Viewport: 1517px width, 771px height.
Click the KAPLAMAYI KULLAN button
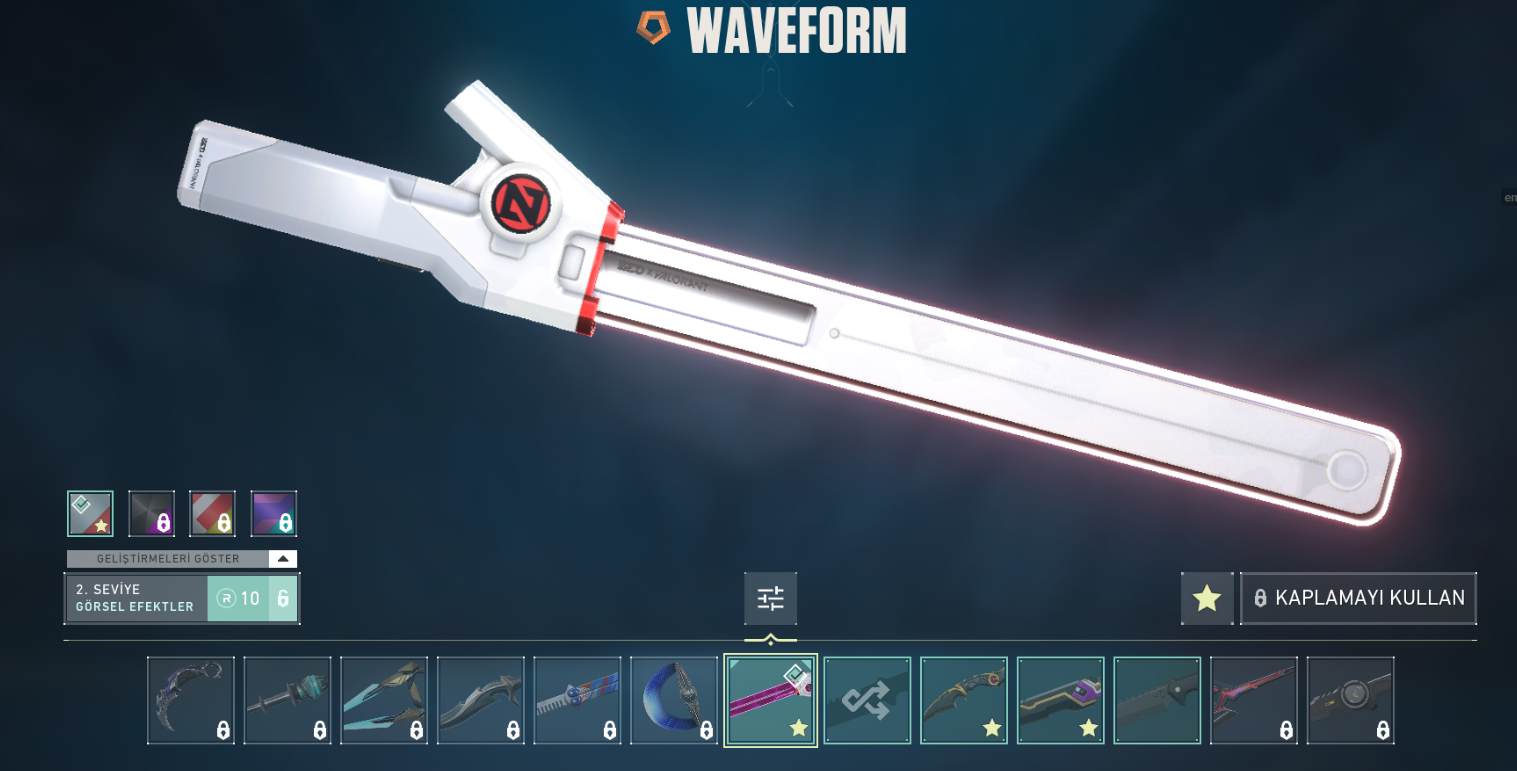(1358, 598)
